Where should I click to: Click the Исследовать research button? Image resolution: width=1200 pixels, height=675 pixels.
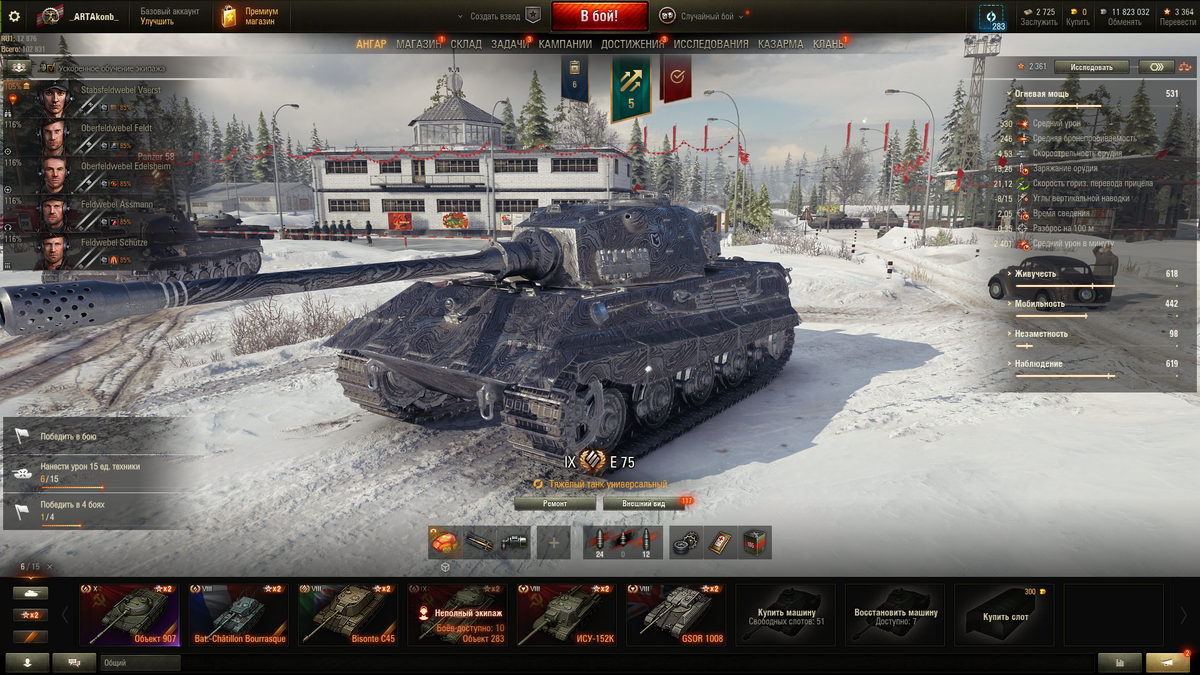(1091, 67)
